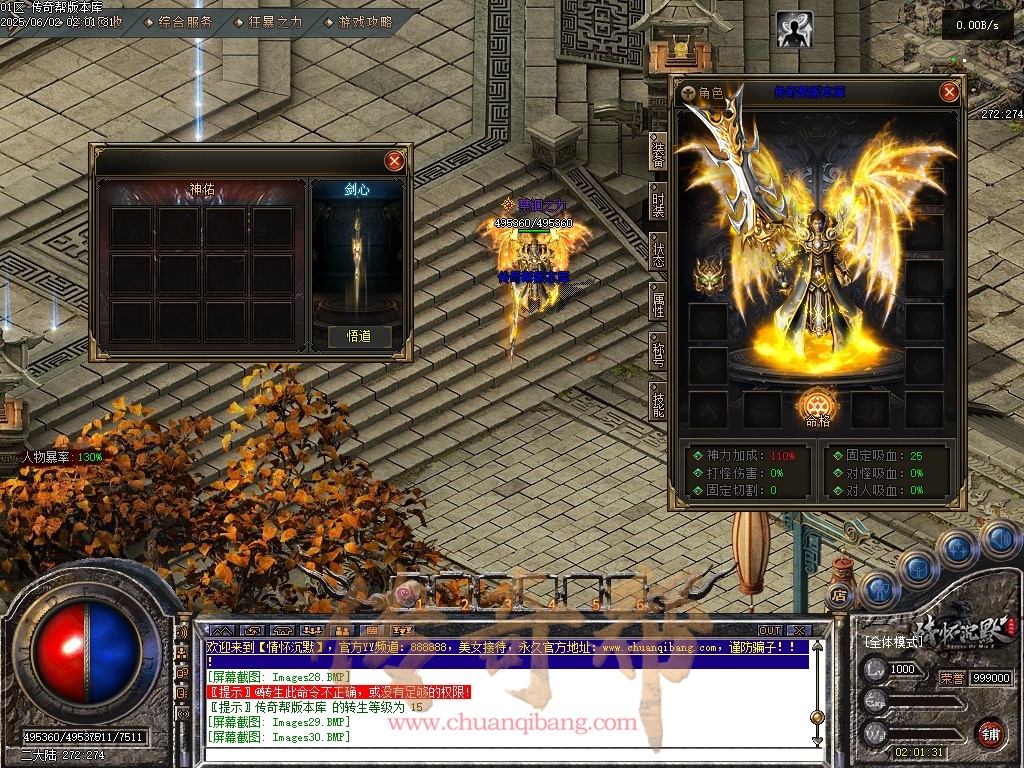
Task: Switch to the 称号 title tab
Action: click(658, 353)
